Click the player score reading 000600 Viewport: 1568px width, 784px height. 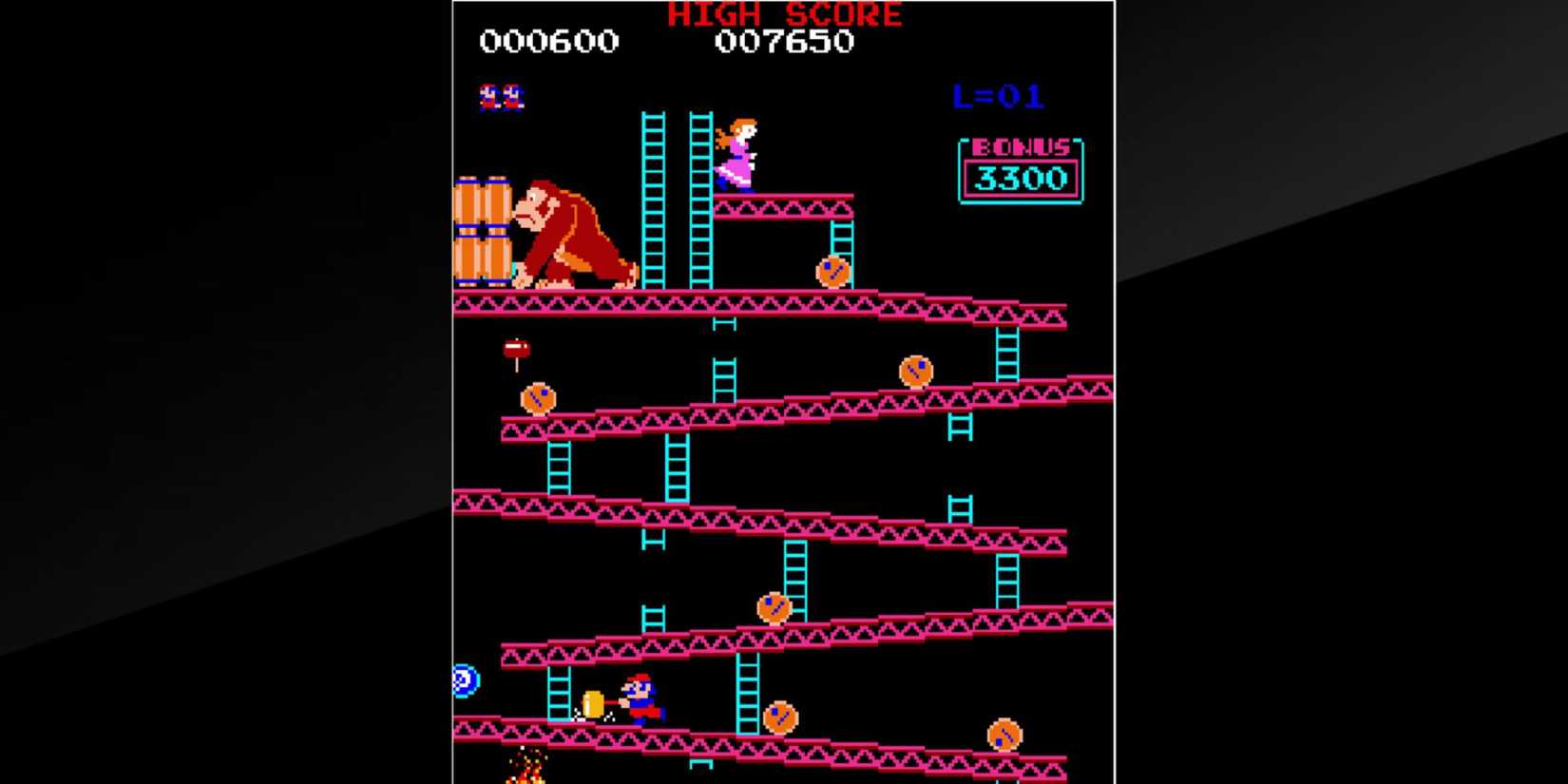[x=549, y=42]
